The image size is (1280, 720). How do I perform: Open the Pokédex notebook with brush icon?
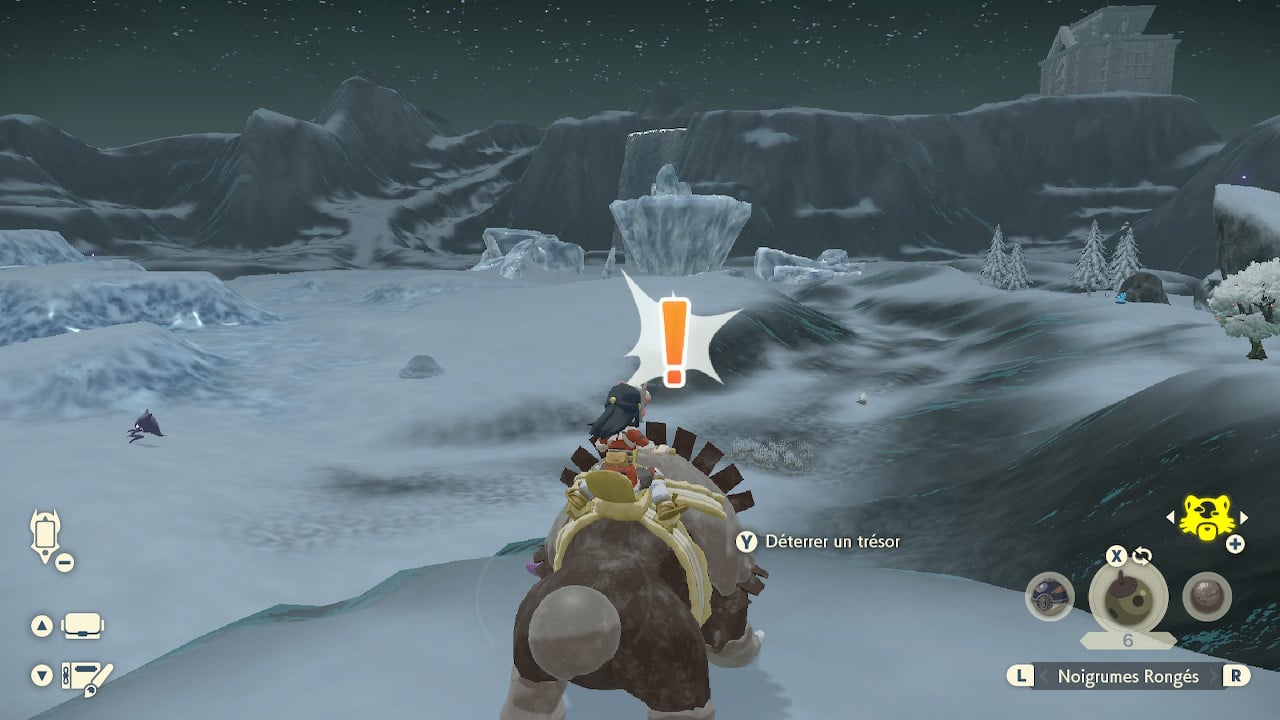[x=88, y=676]
